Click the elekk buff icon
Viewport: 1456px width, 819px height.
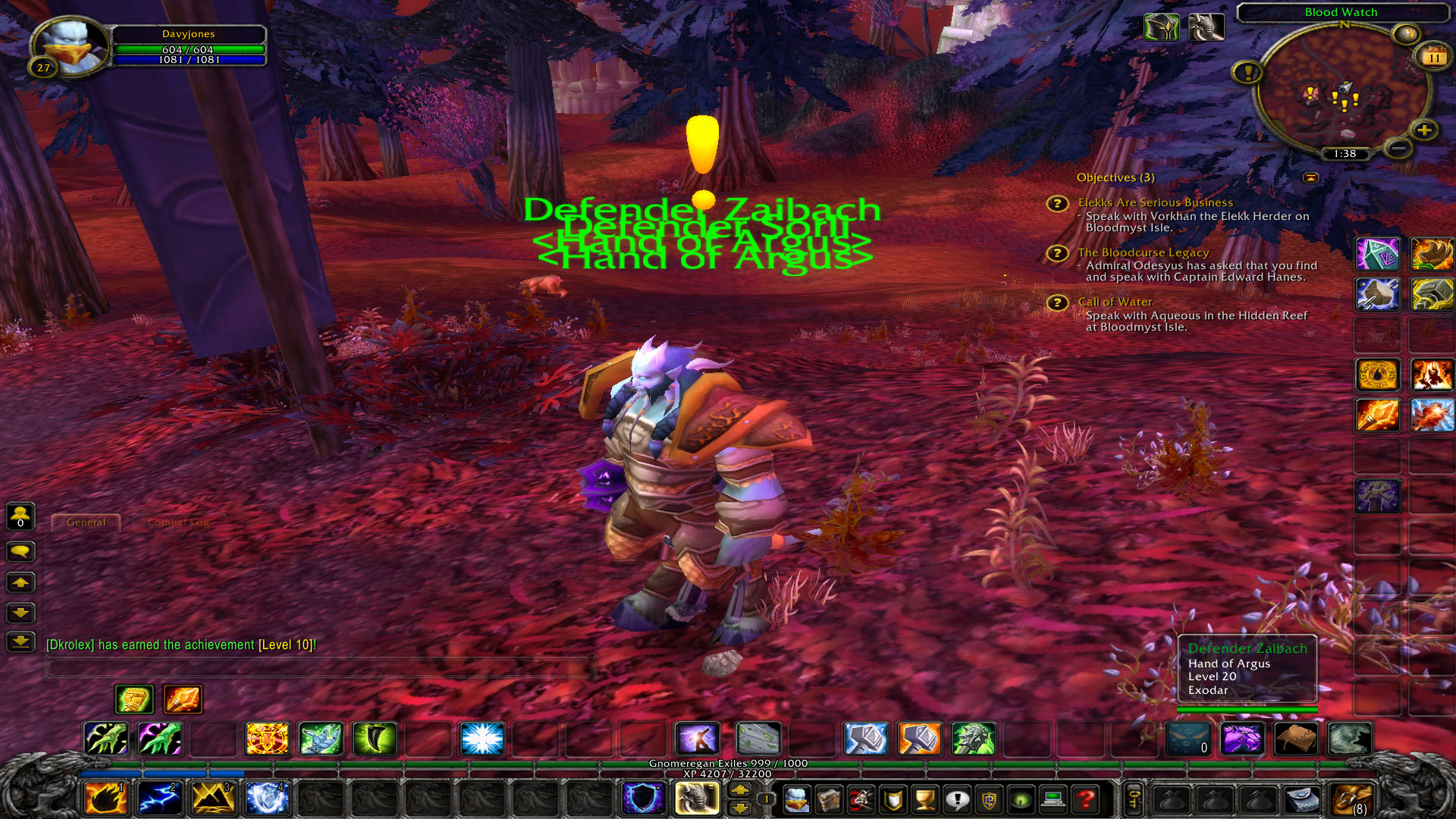1206,28
